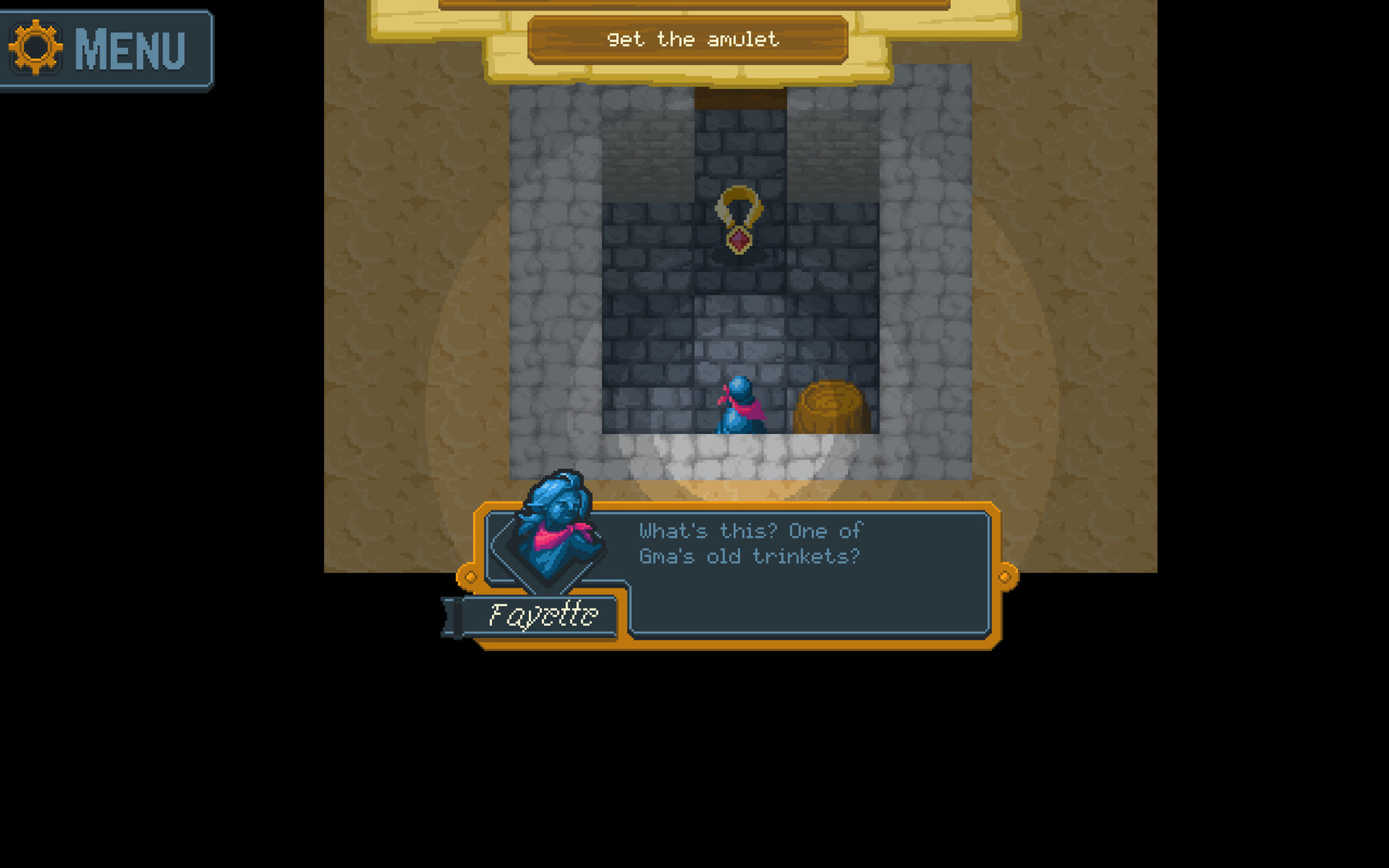Screen dimensions: 1389x868
Task: Click the hay bale next to the character
Action: 830,406
